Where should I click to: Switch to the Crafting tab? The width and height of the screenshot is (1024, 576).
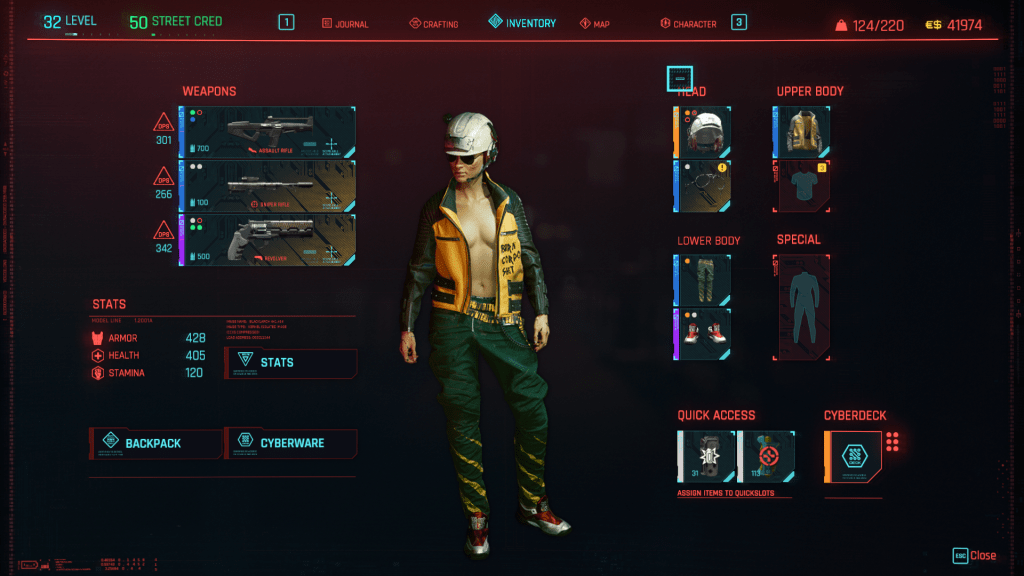click(x=434, y=23)
